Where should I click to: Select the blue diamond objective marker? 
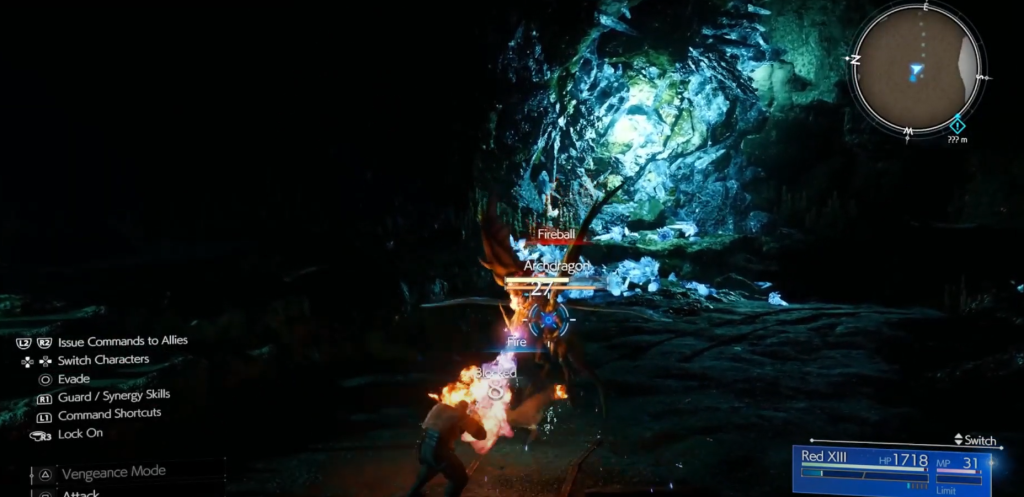(957, 125)
